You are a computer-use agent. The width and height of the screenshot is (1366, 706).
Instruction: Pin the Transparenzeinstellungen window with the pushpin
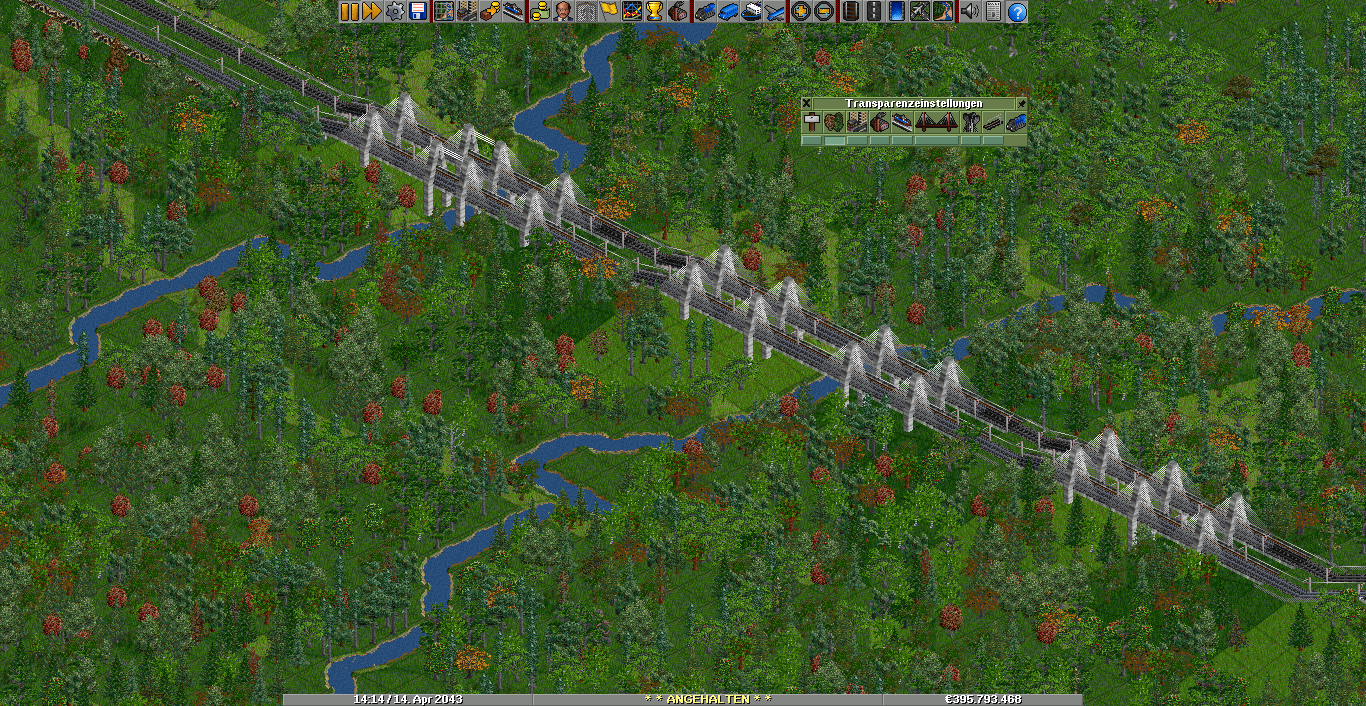1021,103
